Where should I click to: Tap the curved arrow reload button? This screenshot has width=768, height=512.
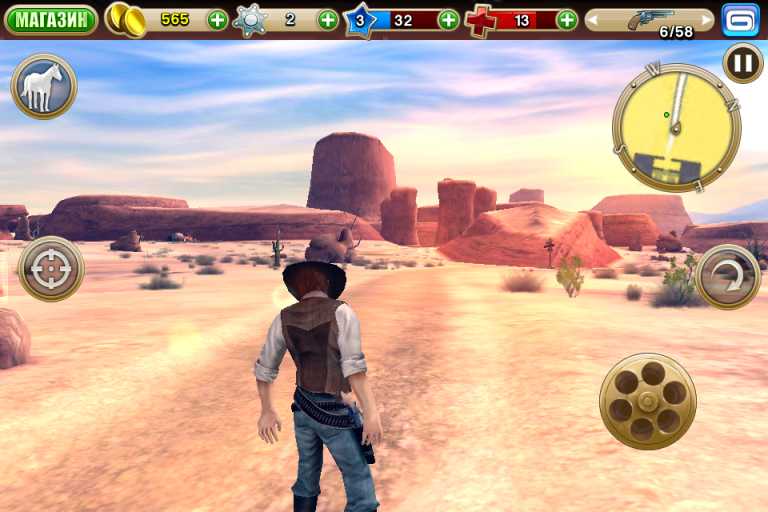click(728, 277)
